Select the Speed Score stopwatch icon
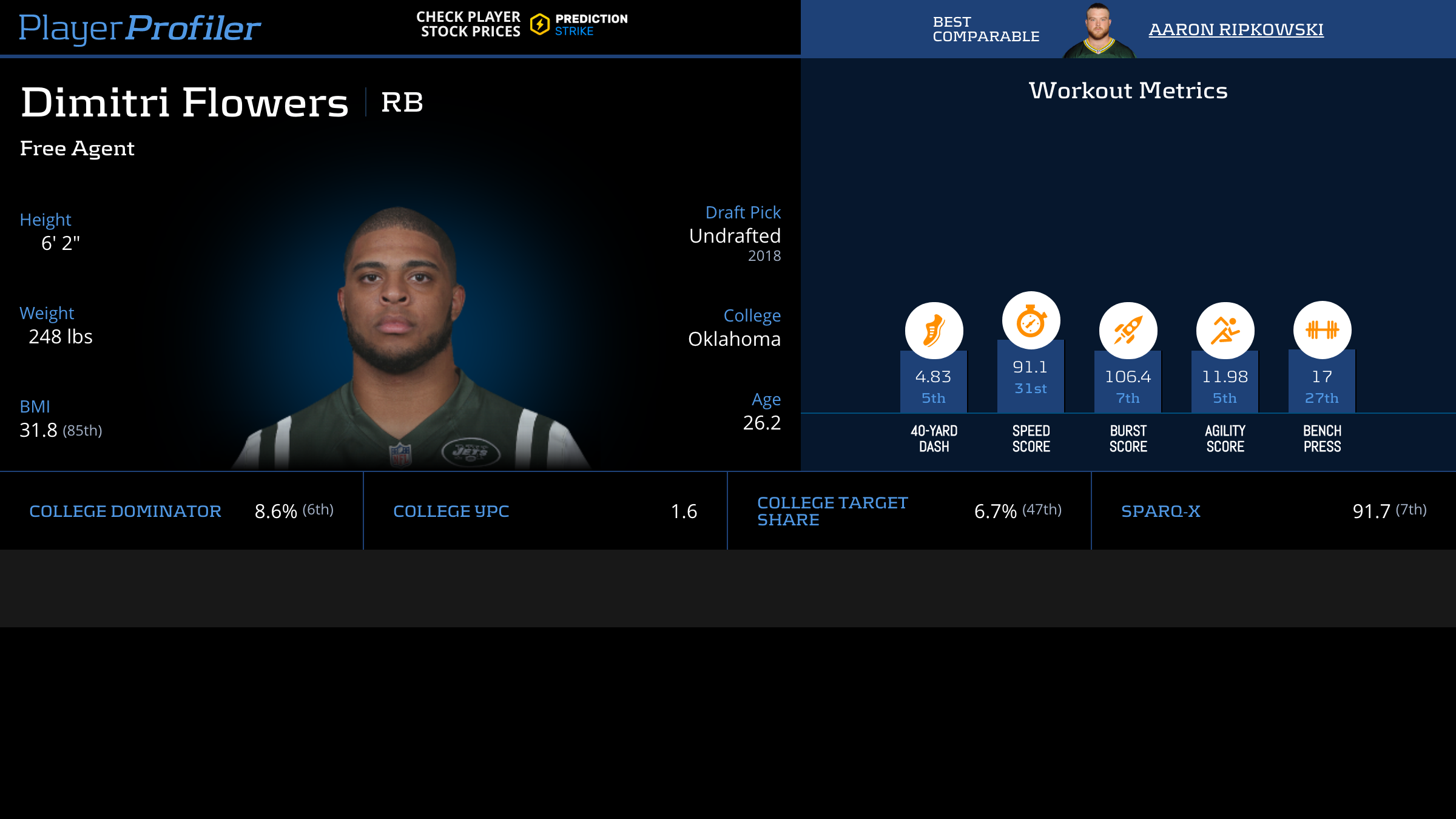The width and height of the screenshot is (1456, 819). 1031,321
